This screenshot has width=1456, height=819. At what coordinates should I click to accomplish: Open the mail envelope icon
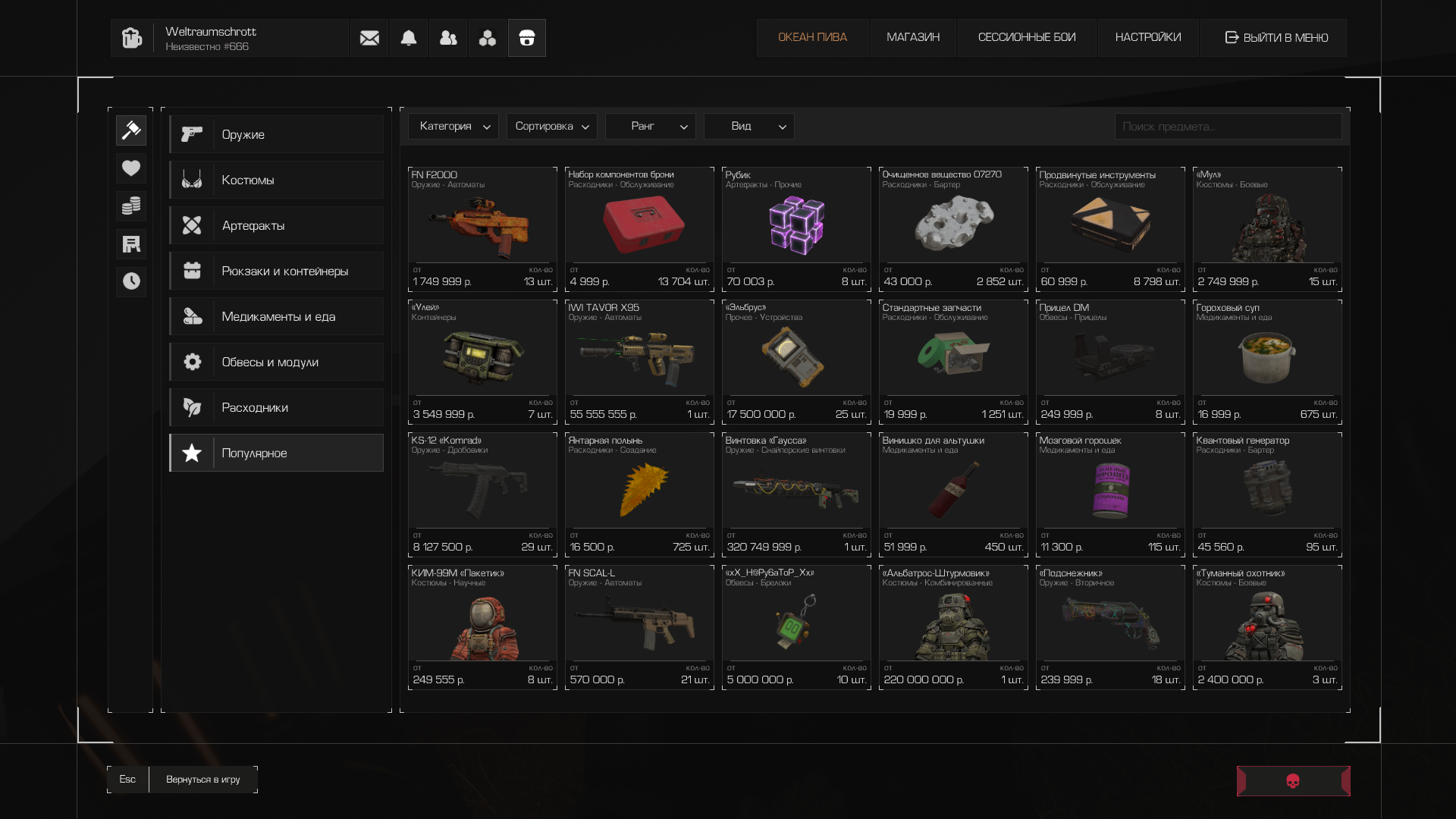(369, 38)
